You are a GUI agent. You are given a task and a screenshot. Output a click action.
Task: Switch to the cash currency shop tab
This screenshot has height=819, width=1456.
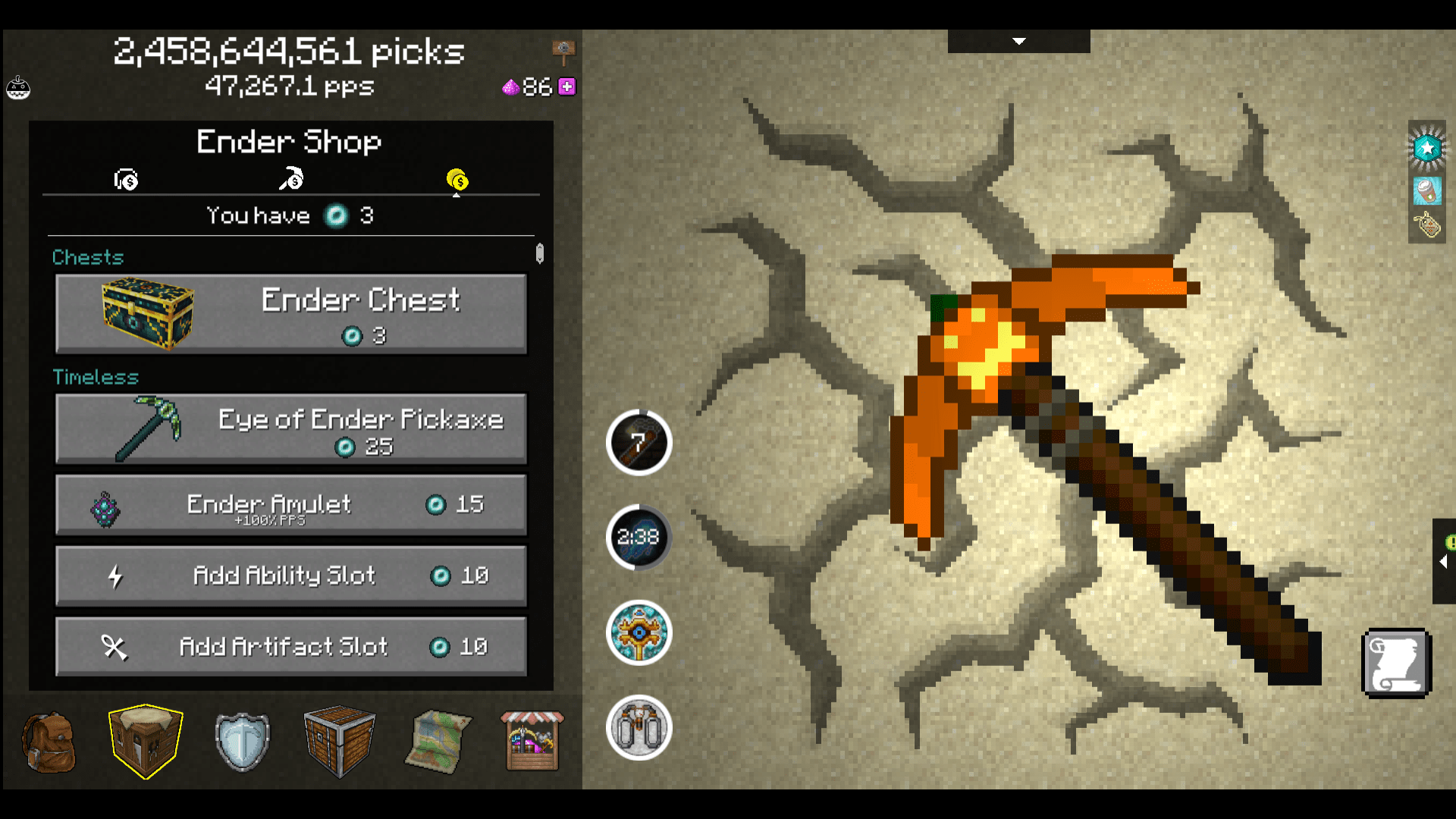(125, 180)
